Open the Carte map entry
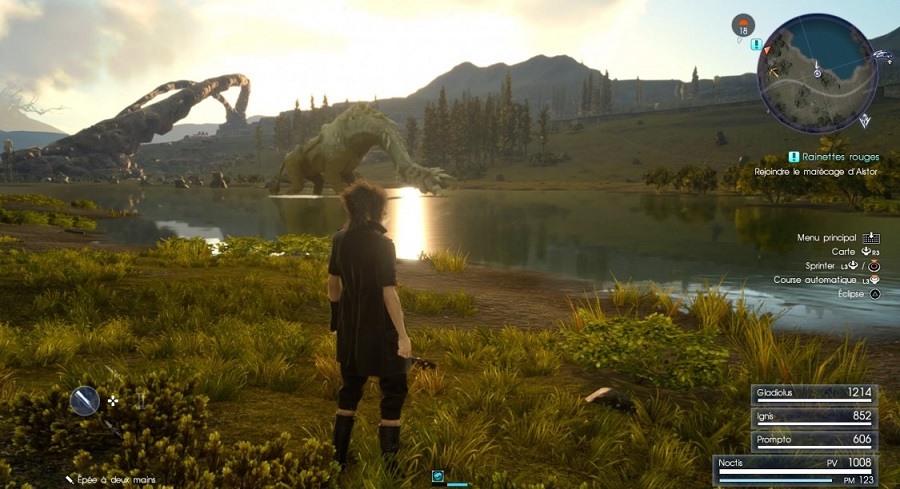The height and width of the screenshot is (489, 900). (x=843, y=251)
